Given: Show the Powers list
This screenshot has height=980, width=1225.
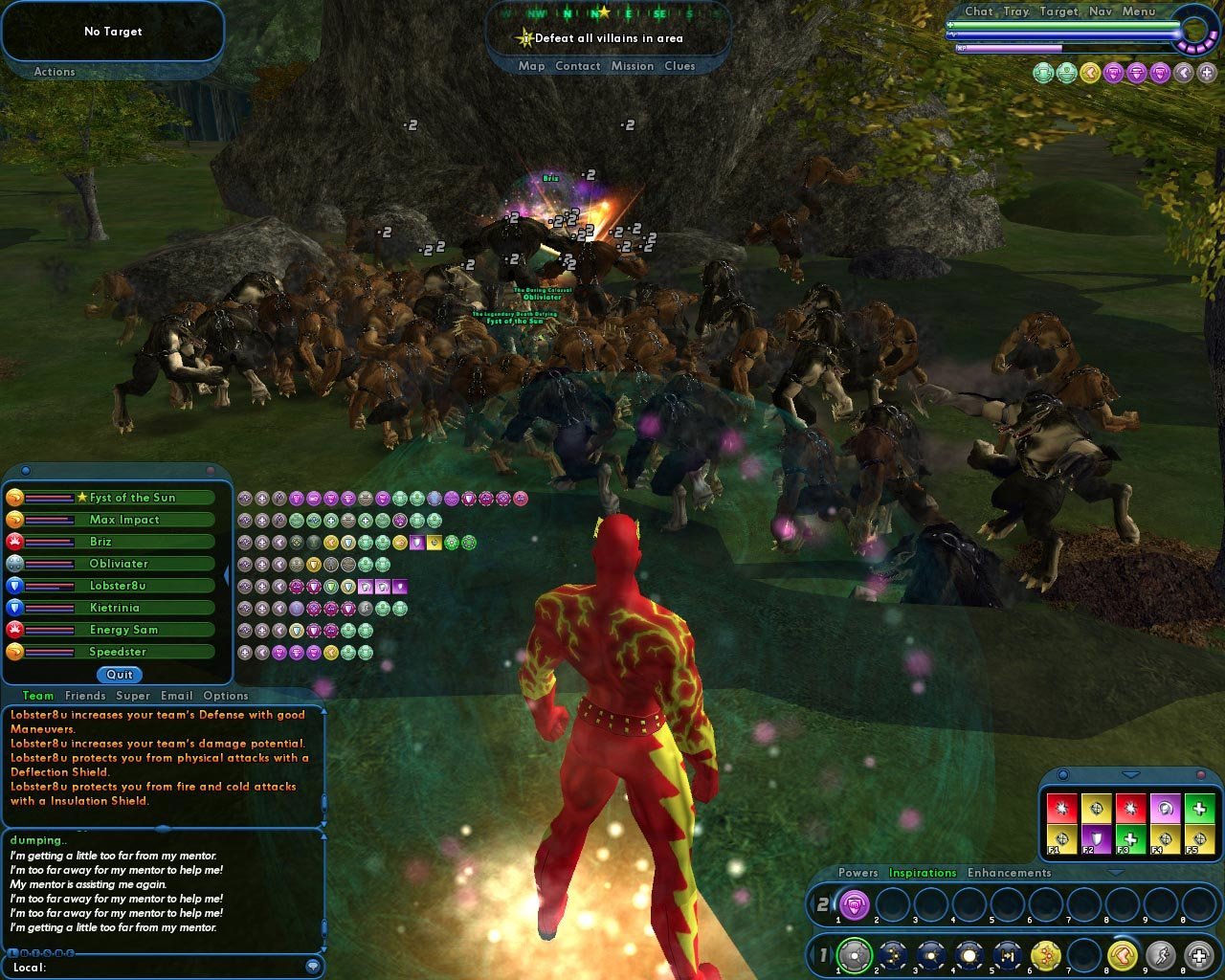Looking at the screenshot, I should 857,873.
